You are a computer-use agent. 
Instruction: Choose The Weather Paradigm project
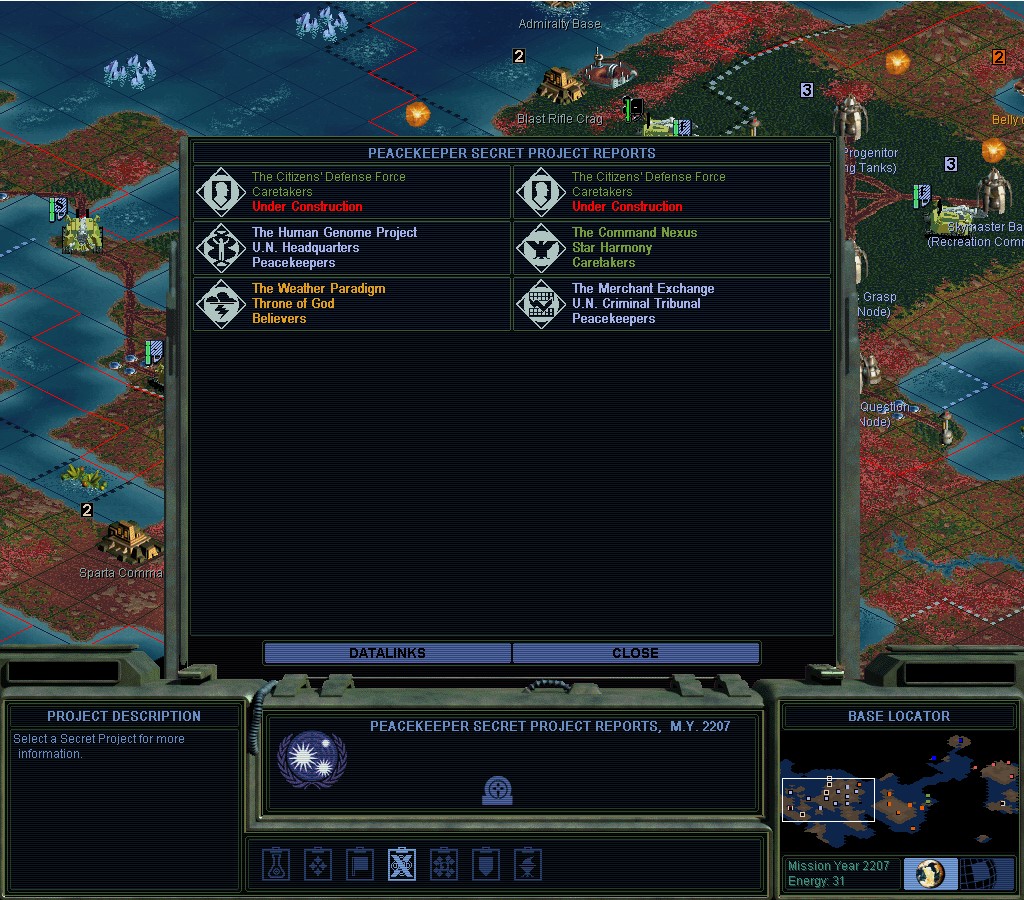click(x=352, y=304)
